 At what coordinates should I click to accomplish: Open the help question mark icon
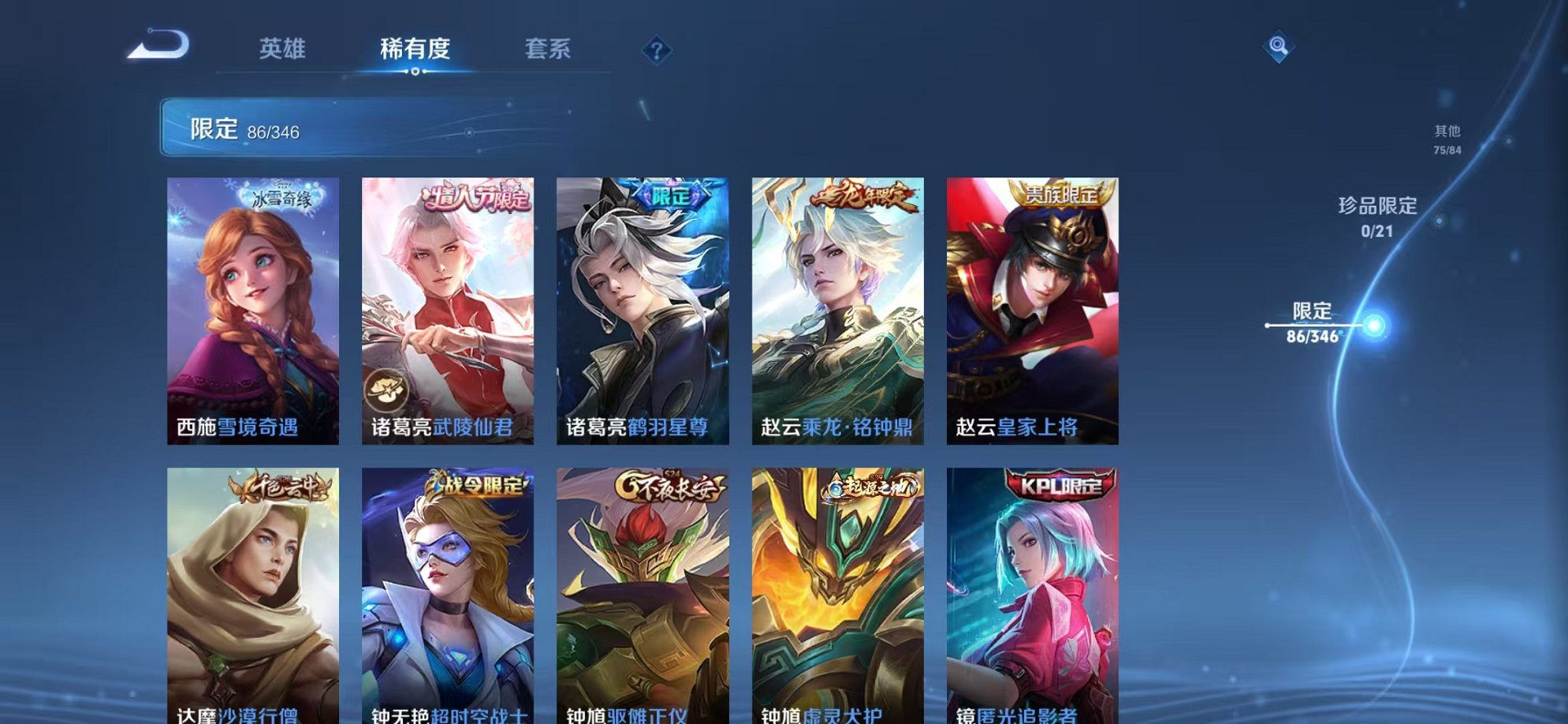[657, 50]
